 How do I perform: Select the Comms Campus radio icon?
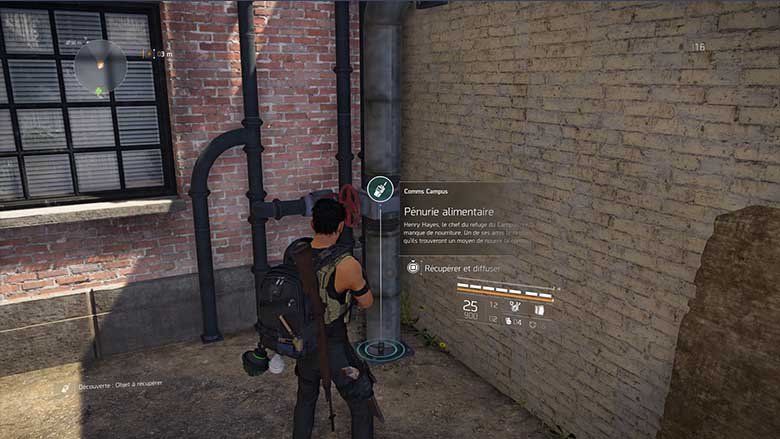(x=379, y=187)
